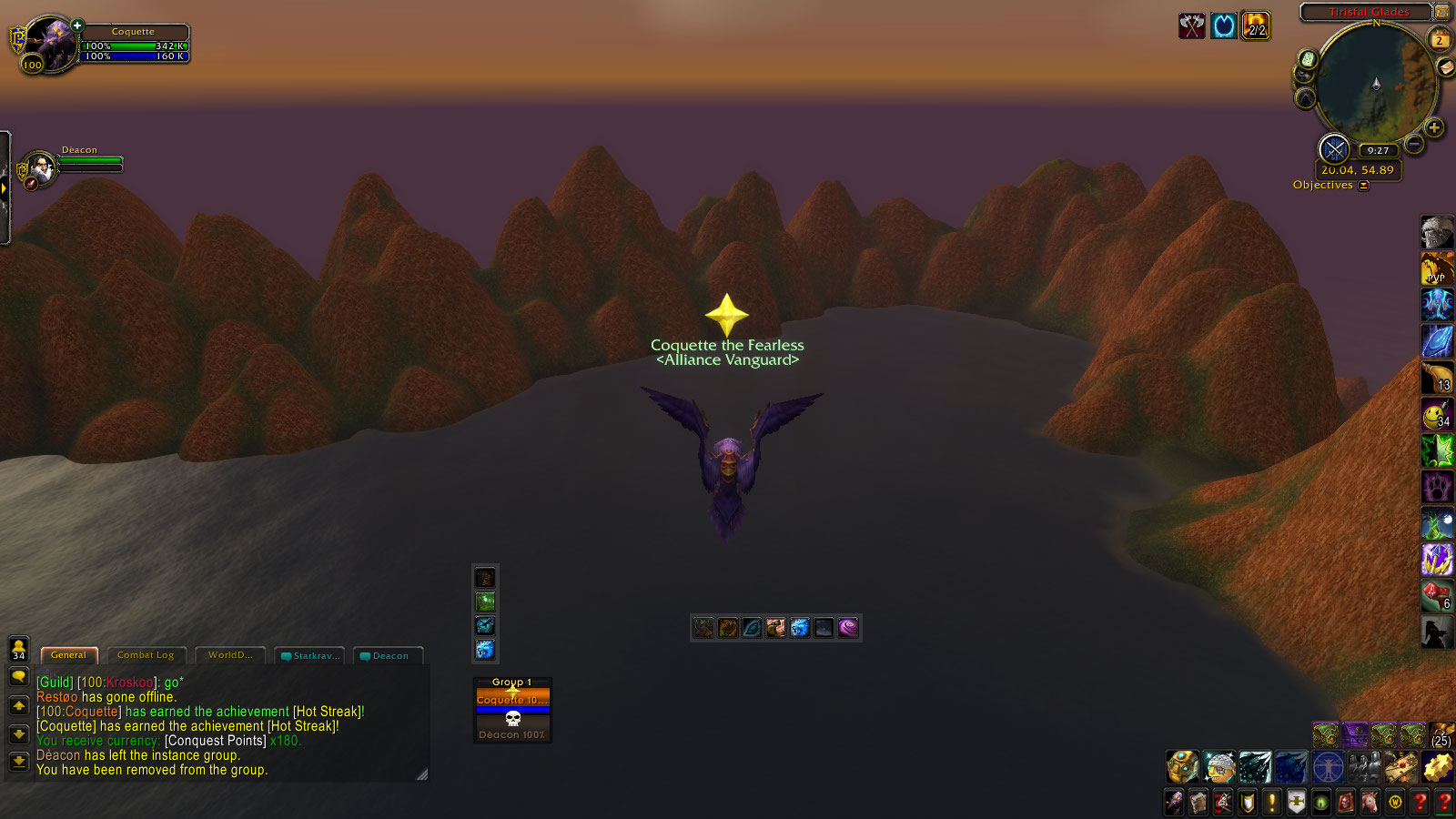The height and width of the screenshot is (819, 1456).
Task: Select Coquette's player portrait frame
Action: click(50, 44)
